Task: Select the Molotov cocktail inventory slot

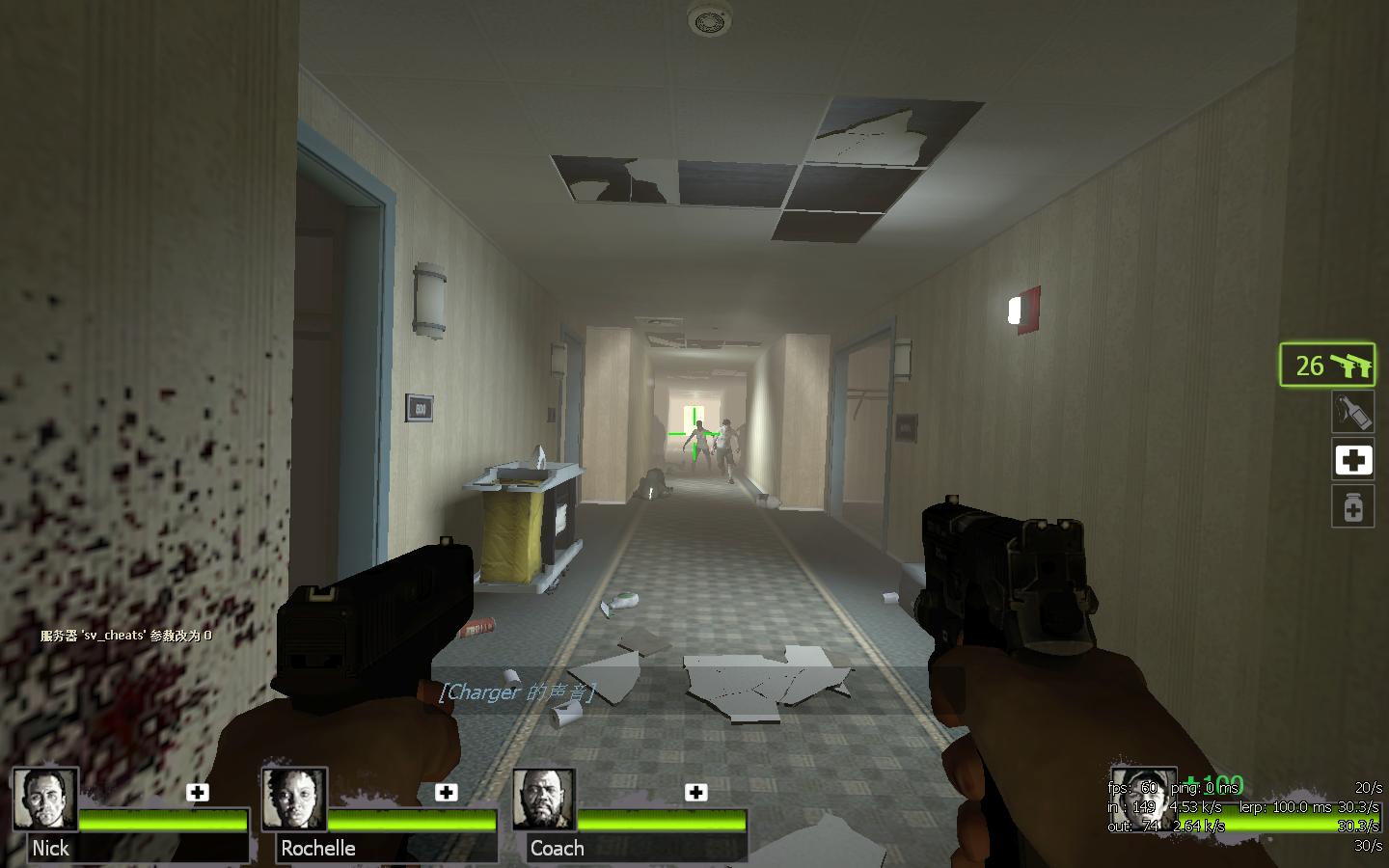Action: 1353,412
